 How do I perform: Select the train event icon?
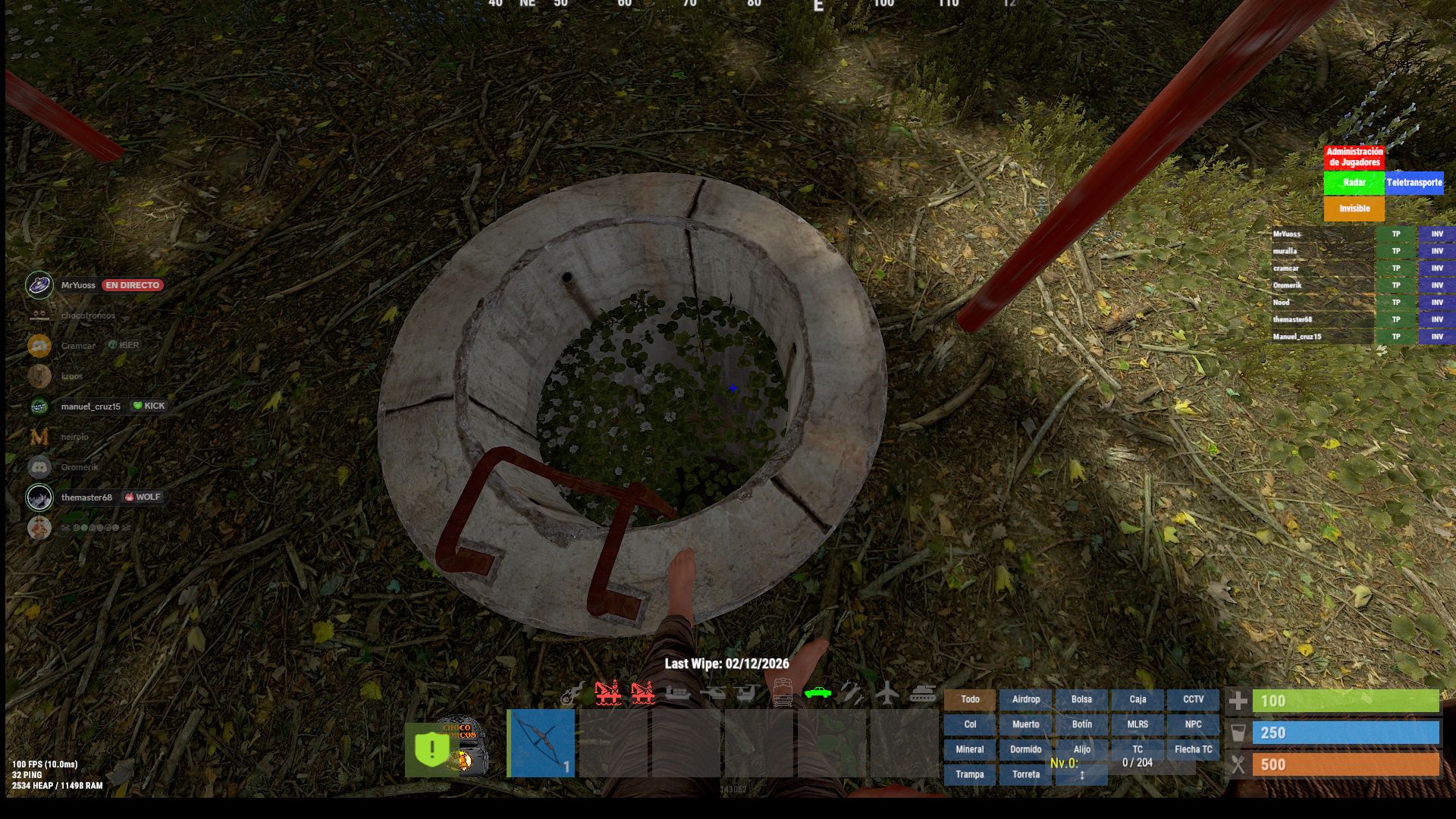click(783, 692)
